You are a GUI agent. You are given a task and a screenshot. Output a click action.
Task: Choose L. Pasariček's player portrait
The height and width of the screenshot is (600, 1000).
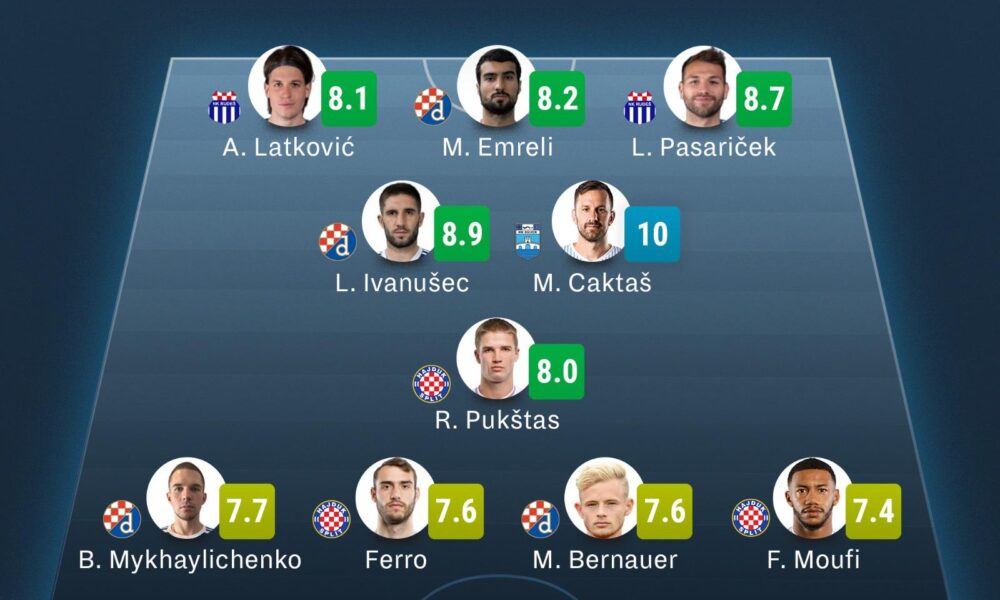pos(704,85)
